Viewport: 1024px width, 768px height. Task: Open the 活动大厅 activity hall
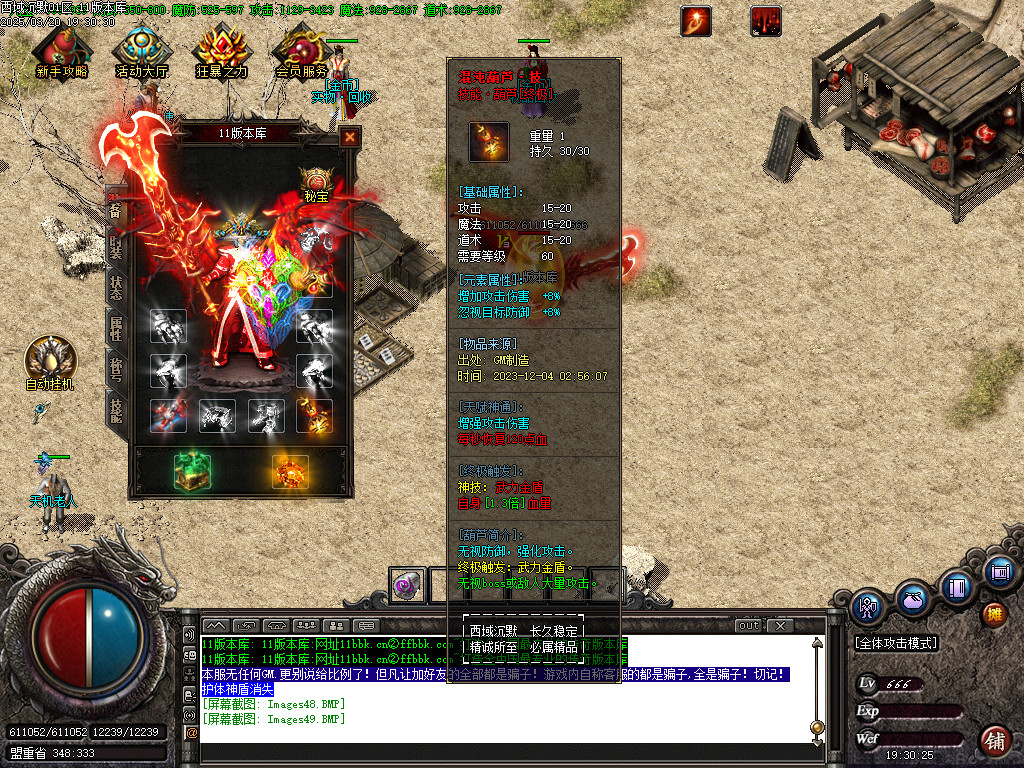(x=141, y=50)
